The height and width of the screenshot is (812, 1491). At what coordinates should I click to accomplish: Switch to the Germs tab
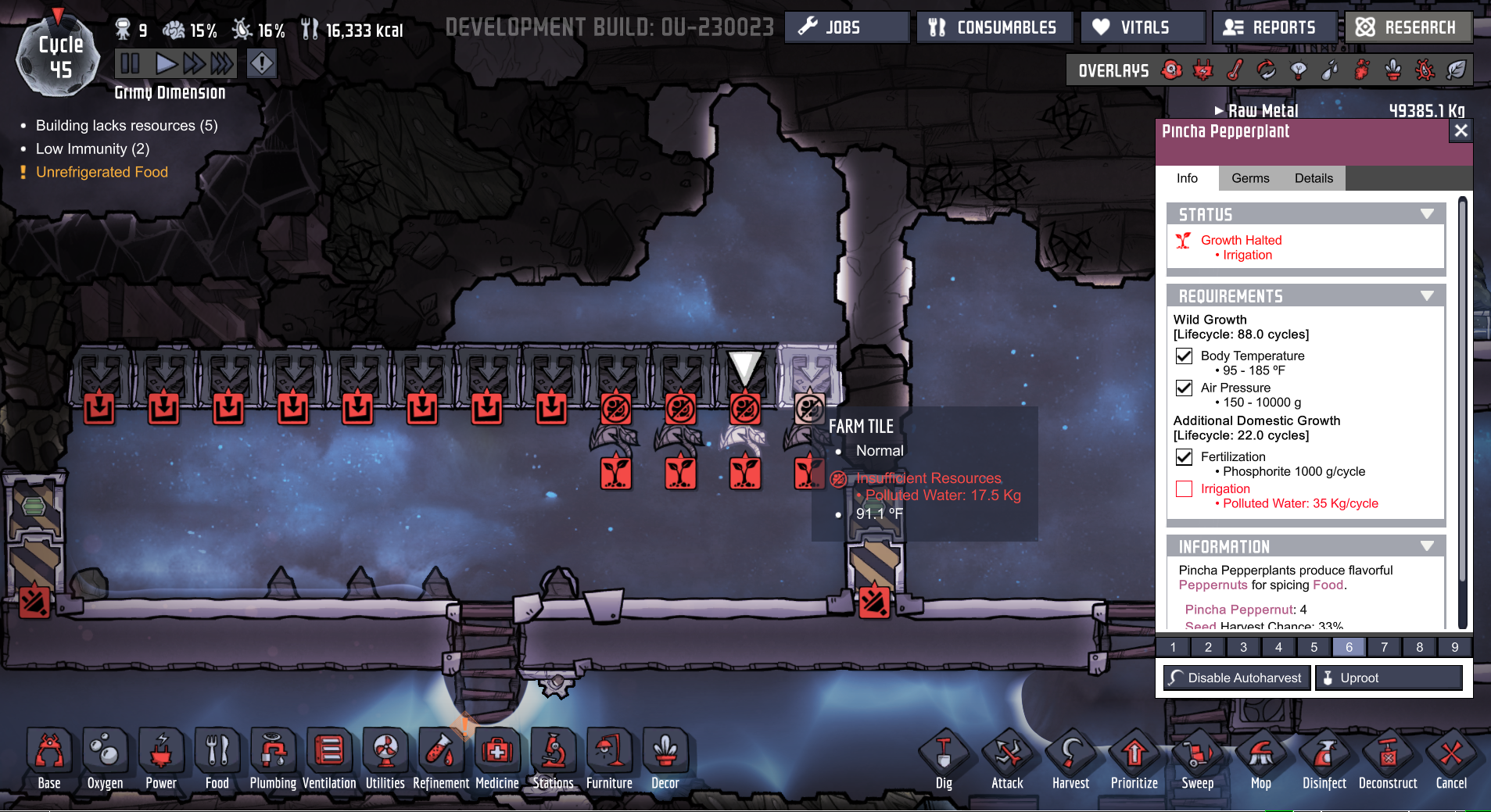click(1250, 178)
